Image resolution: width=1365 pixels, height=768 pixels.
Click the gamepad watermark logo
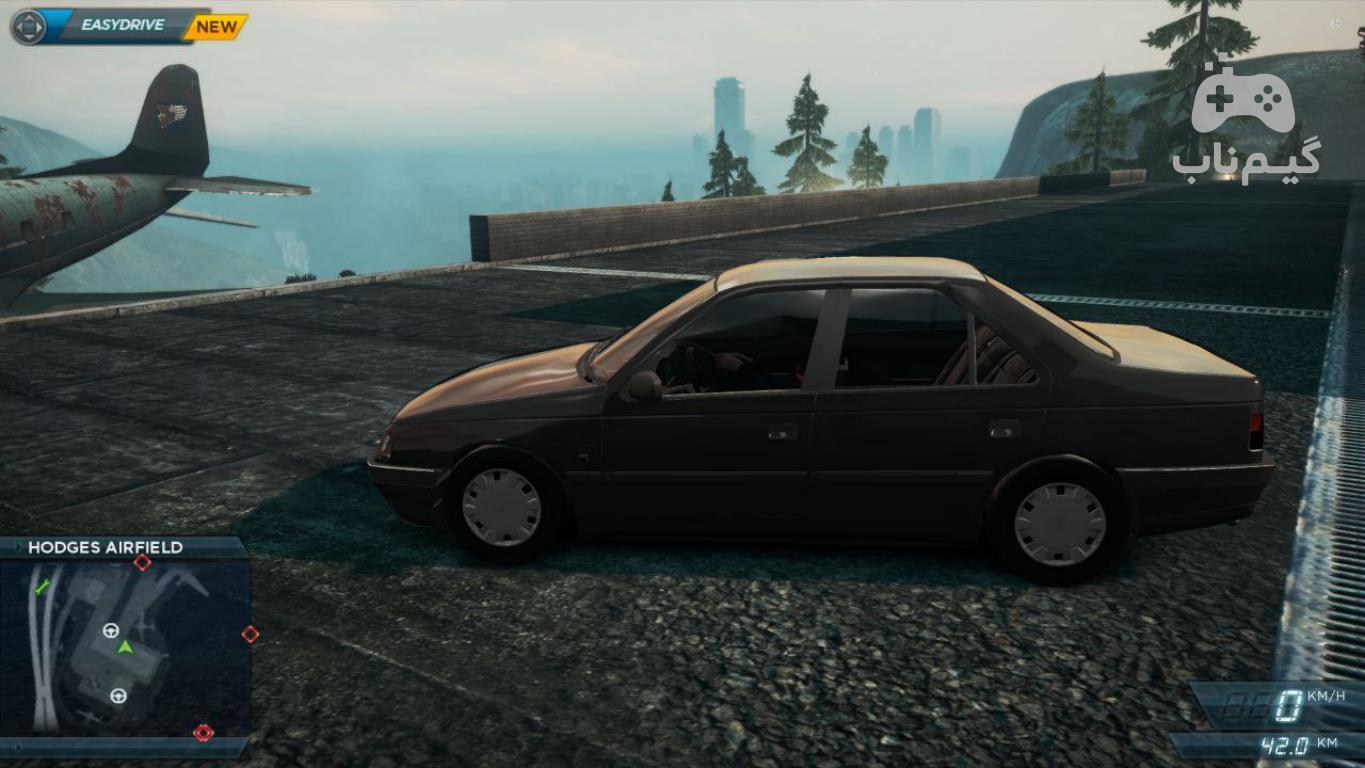(1242, 99)
